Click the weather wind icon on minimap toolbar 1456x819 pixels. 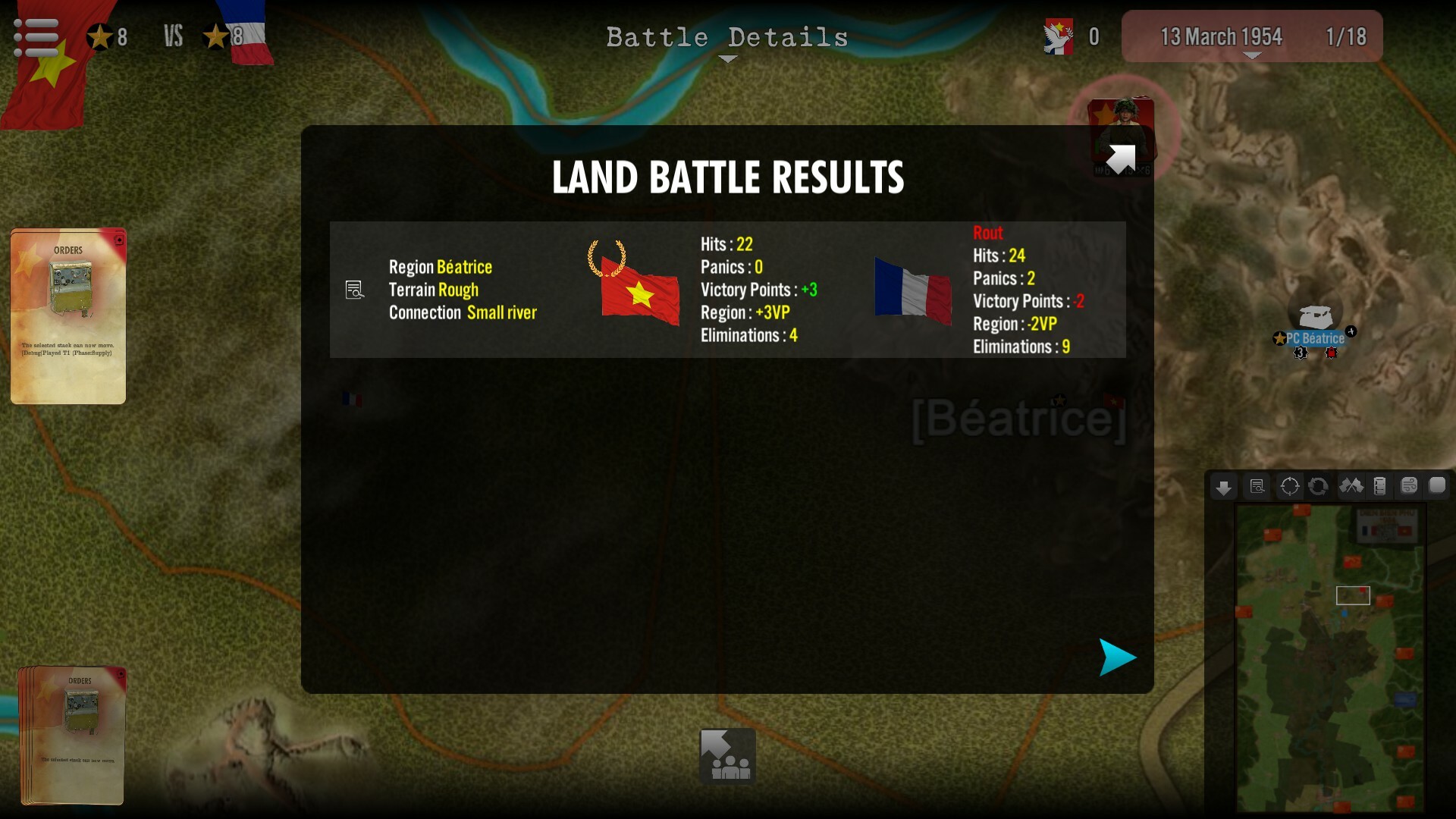click(1411, 486)
